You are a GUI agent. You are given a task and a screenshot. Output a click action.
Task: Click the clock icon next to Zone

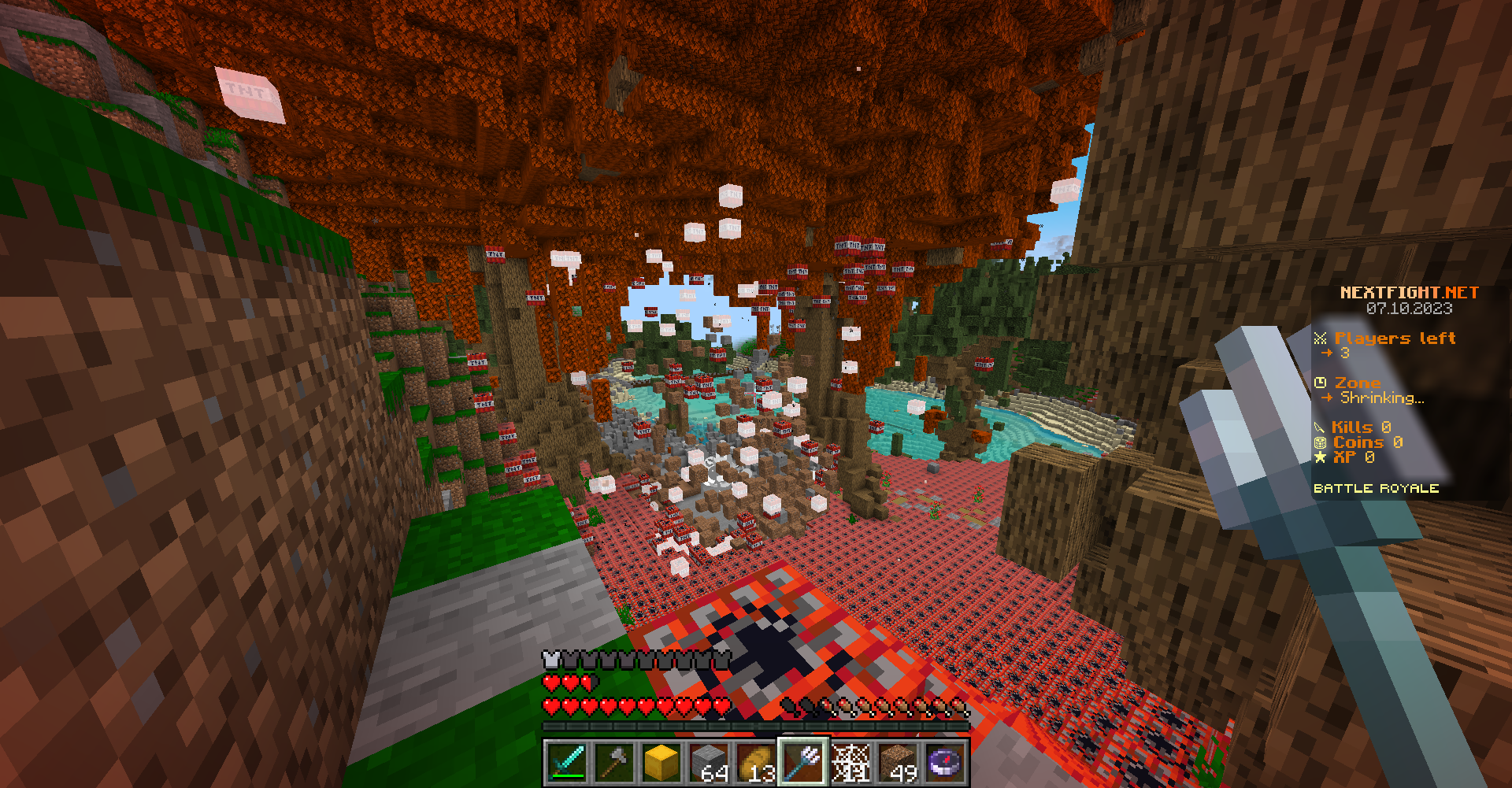[x=1321, y=383]
